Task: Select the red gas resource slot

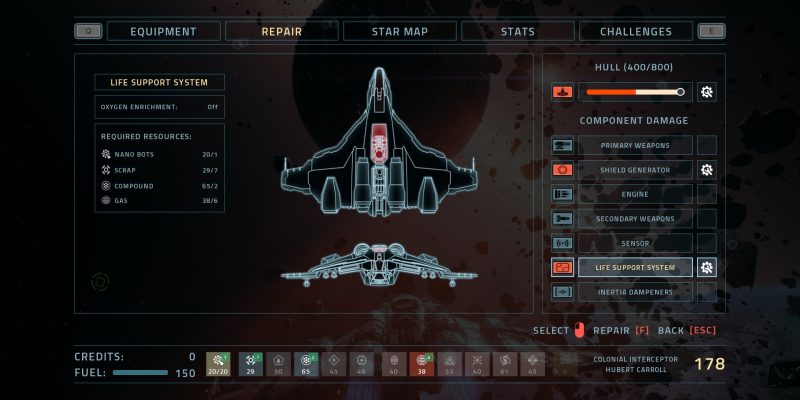Action: pos(421,364)
